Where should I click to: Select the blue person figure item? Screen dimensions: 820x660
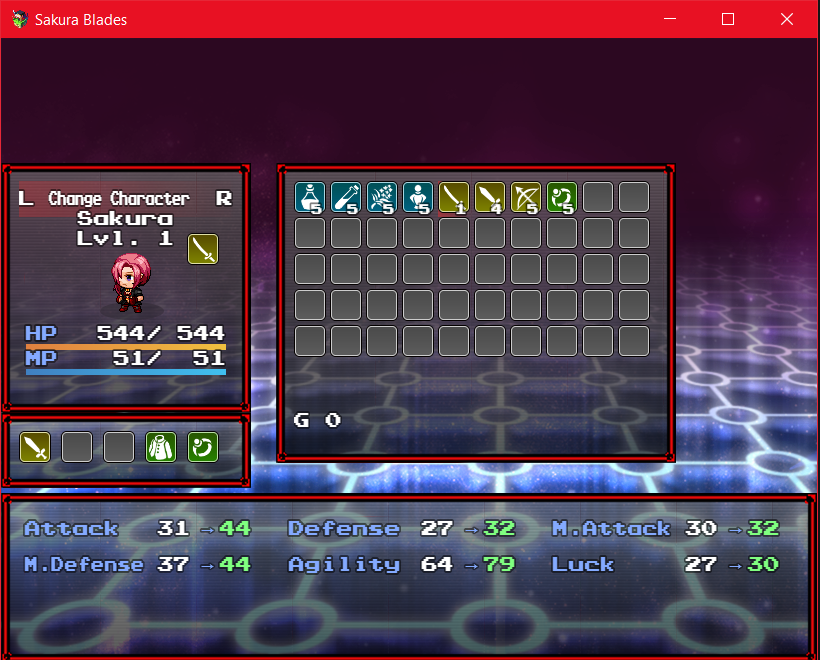coord(418,197)
